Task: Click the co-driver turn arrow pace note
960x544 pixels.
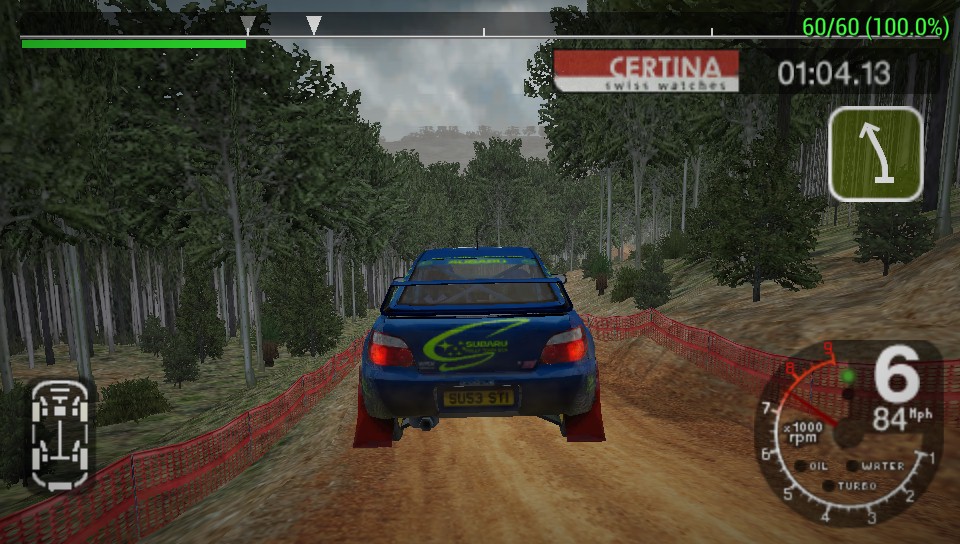Action: (x=875, y=153)
